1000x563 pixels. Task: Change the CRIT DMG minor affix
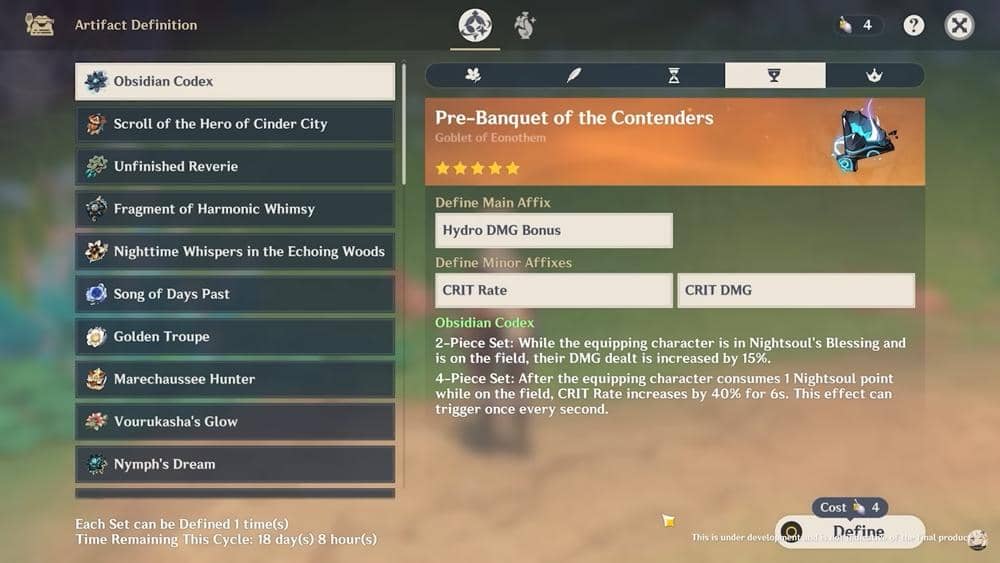[795, 290]
